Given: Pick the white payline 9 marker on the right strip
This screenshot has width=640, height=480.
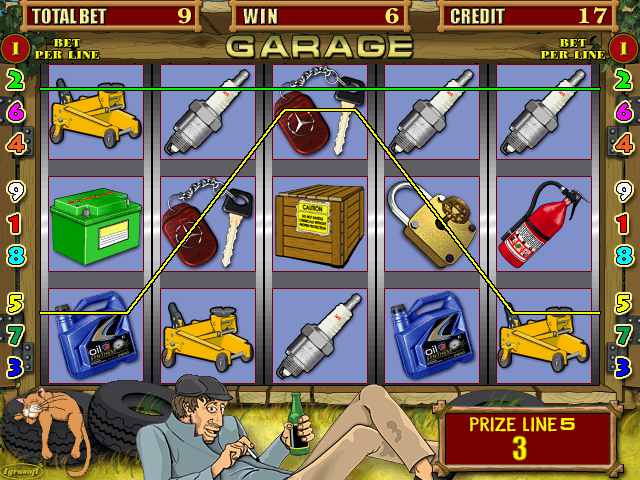Looking at the screenshot, I should (624, 190).
